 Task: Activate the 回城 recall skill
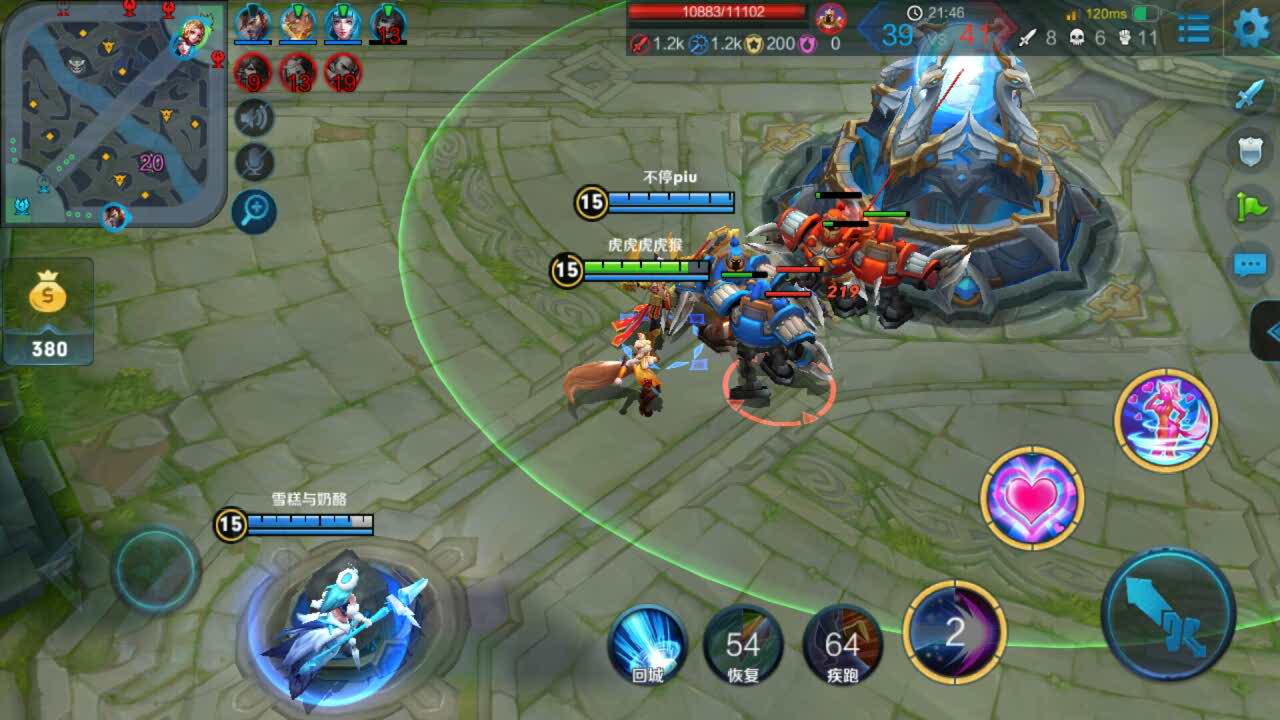647,645
